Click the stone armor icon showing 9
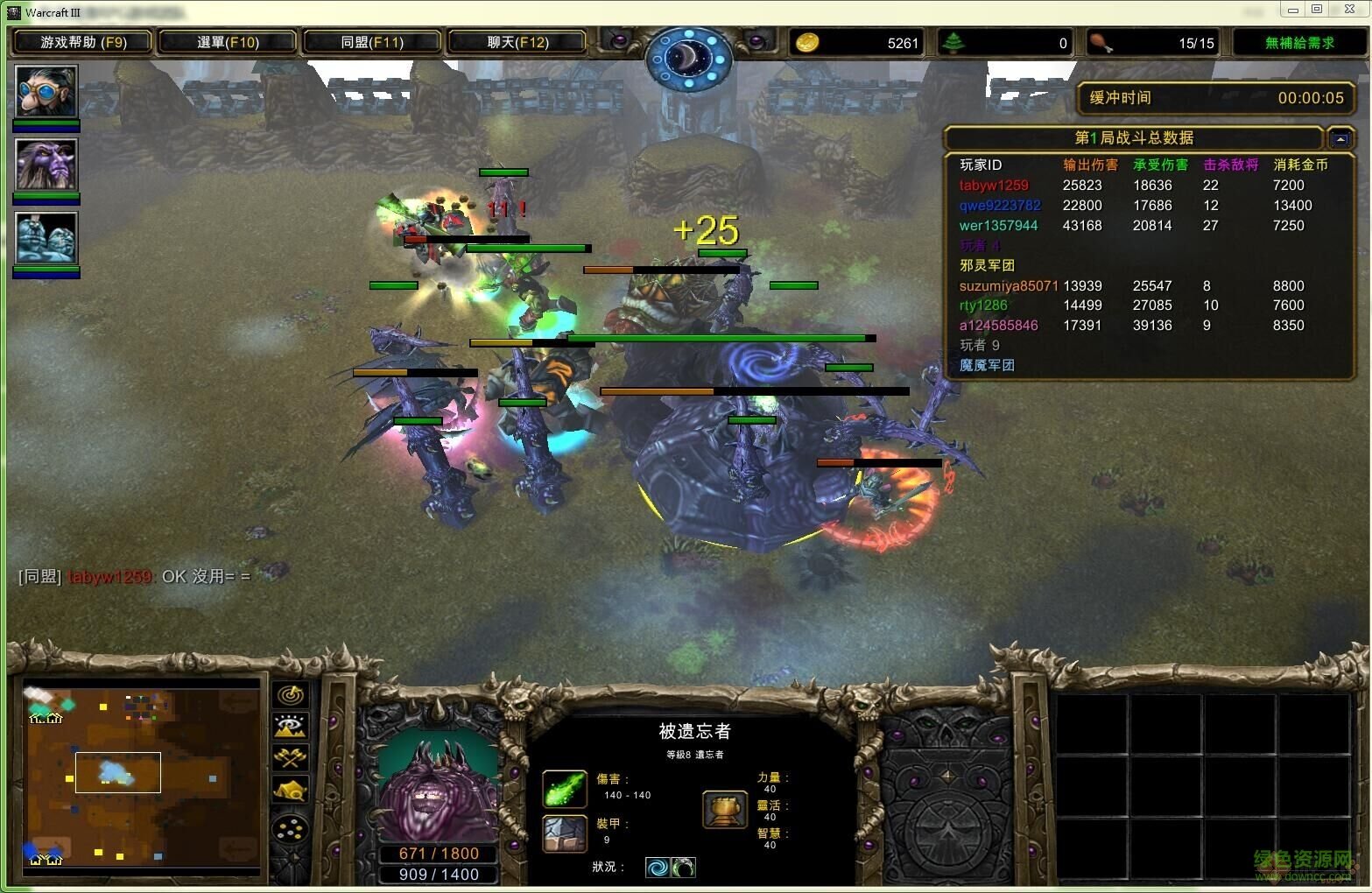The width and height of the screenshot is (1372, 893). 565,833
